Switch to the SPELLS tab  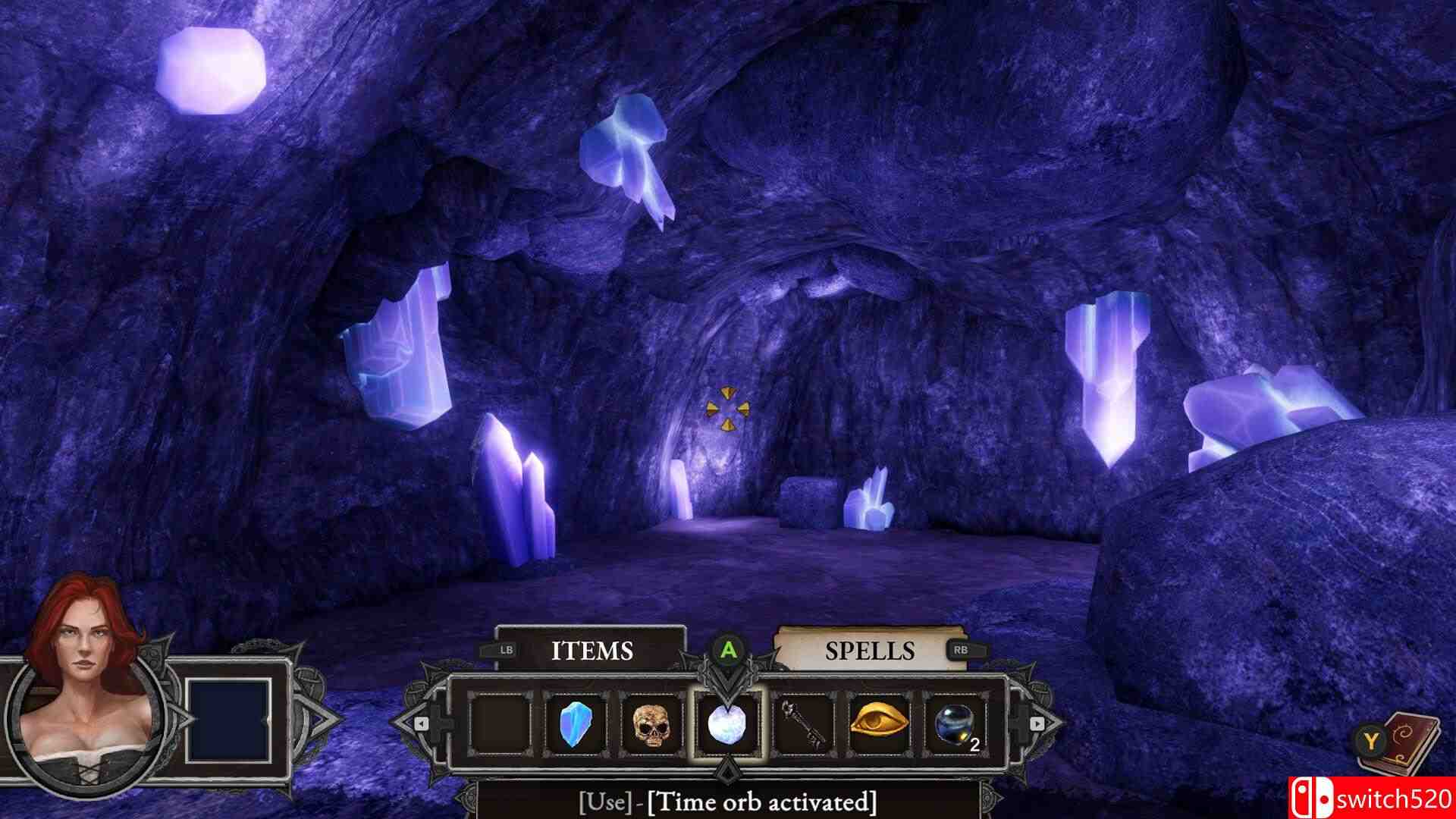[x=868, y=651]
